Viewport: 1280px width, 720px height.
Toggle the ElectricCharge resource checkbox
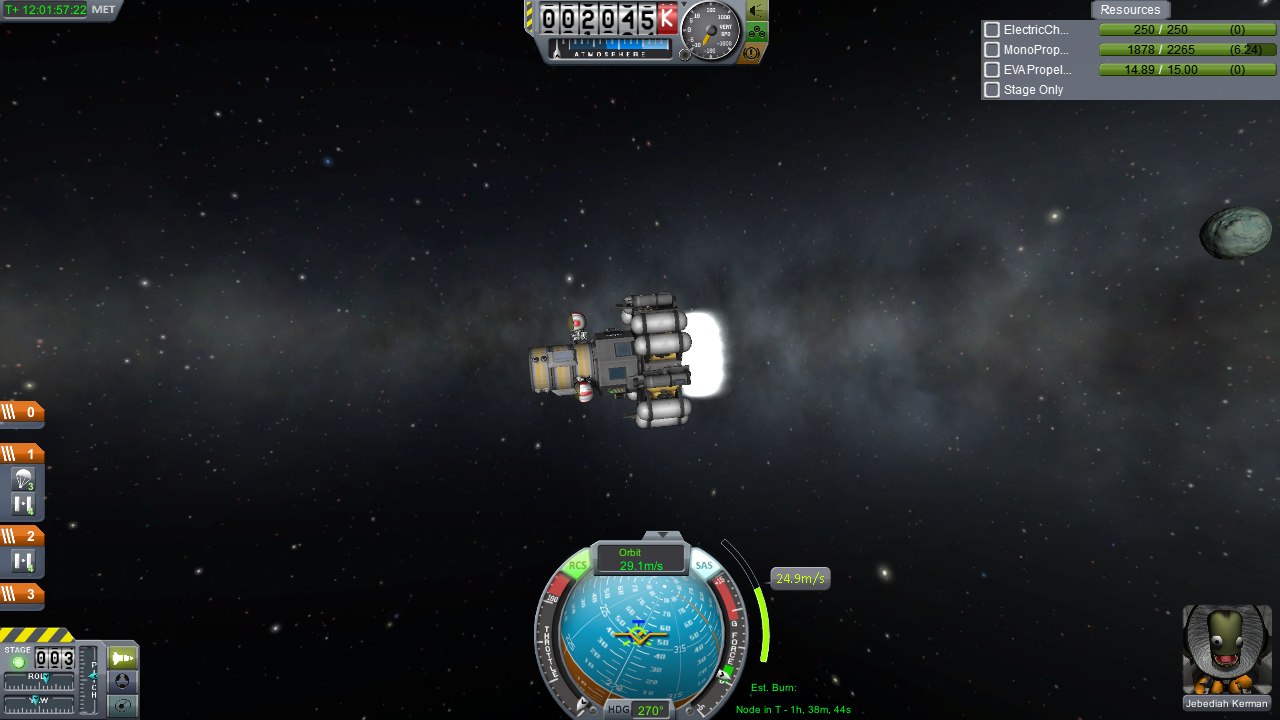[x=992, y=30]
